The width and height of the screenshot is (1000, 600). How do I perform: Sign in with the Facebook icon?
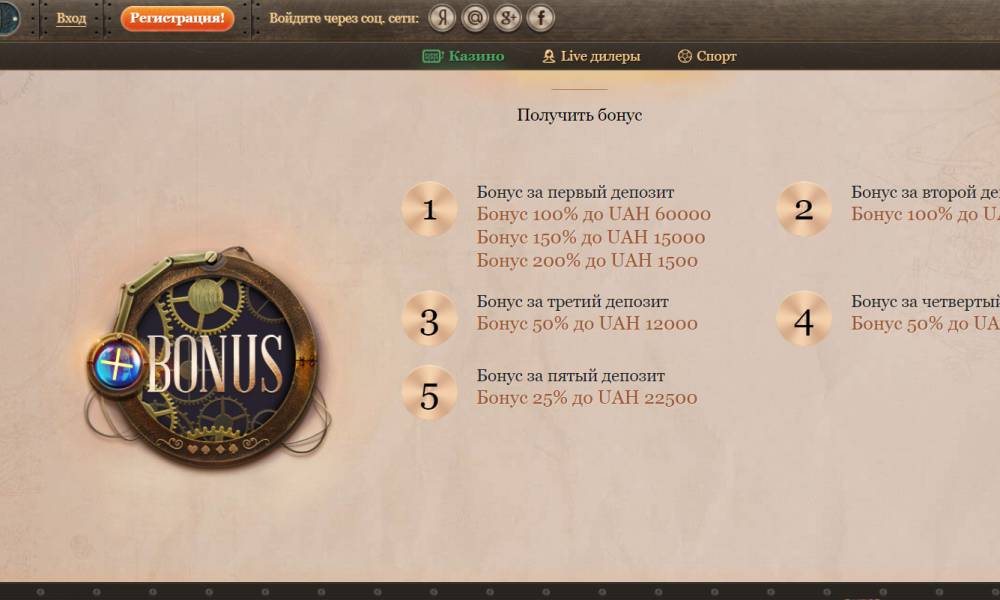click(x=540, y=18)
